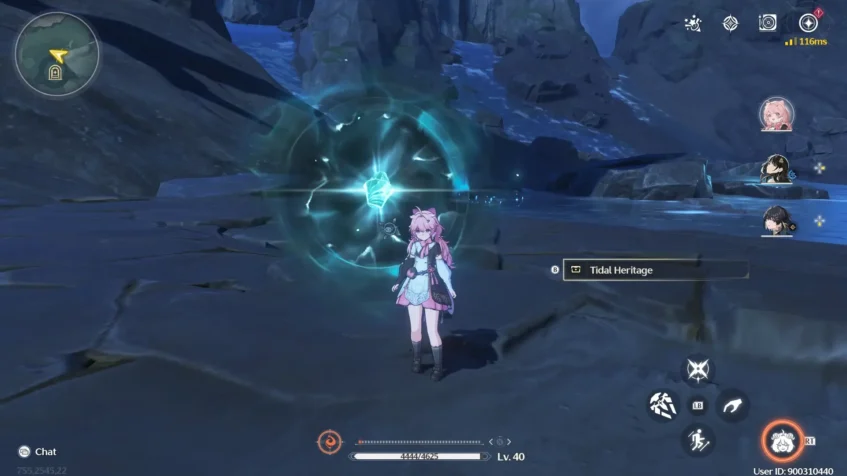Screen dimensions: 847x476
Task: Activate the crossed-blades sensor utility icon
Action: pyautogui.click(x=697, y=370)
